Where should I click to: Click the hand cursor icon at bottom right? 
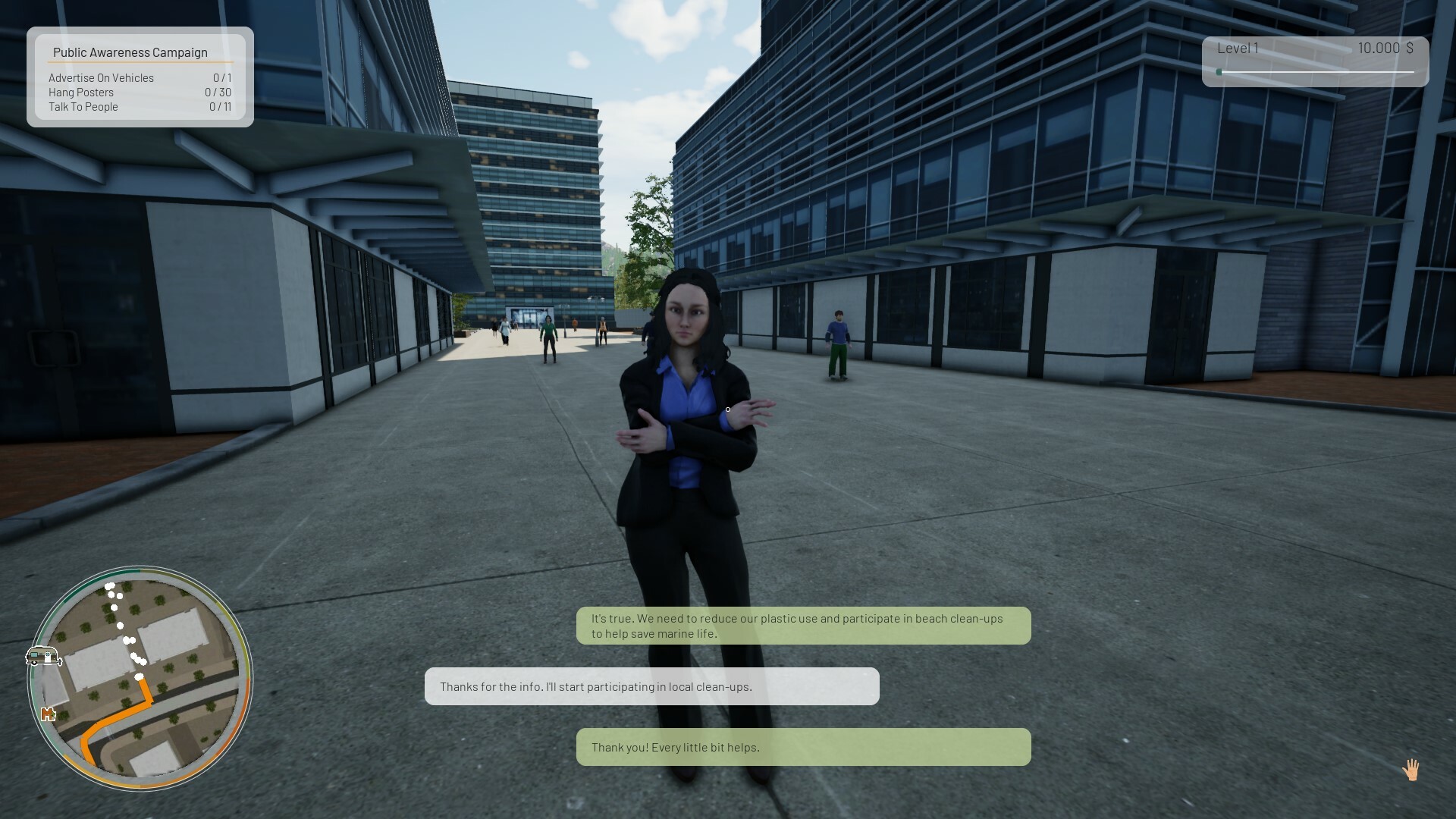[x=1412, y=768]
